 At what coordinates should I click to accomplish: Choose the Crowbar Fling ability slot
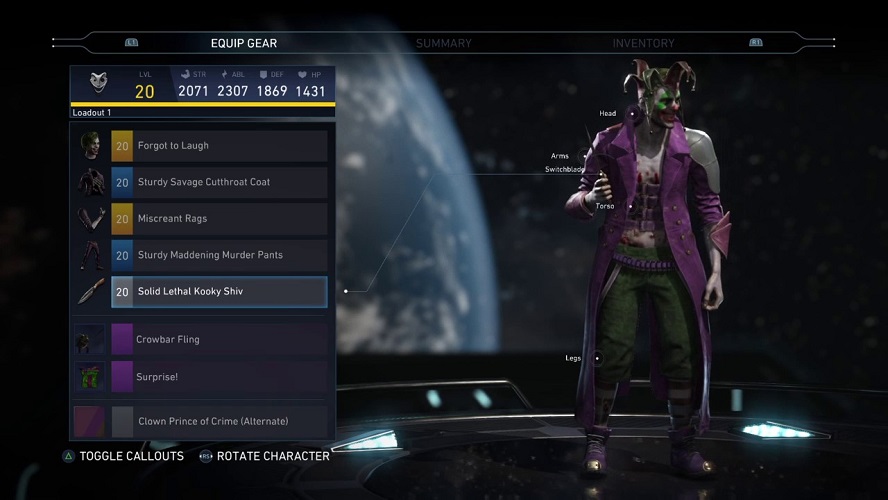click(218, 339)
